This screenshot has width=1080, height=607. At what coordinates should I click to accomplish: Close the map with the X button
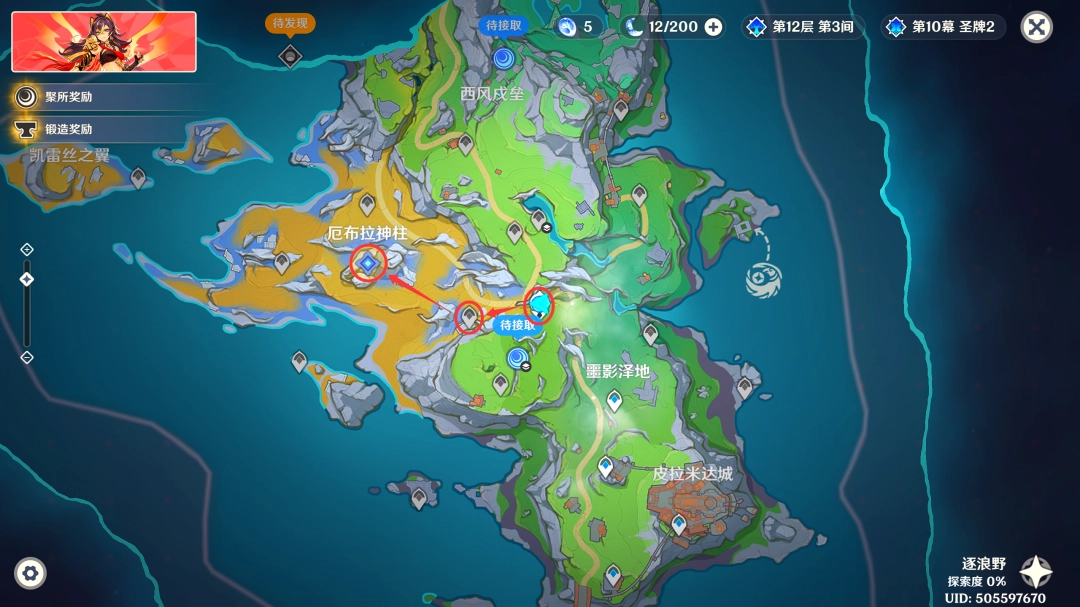click(x=1036, y=27)
